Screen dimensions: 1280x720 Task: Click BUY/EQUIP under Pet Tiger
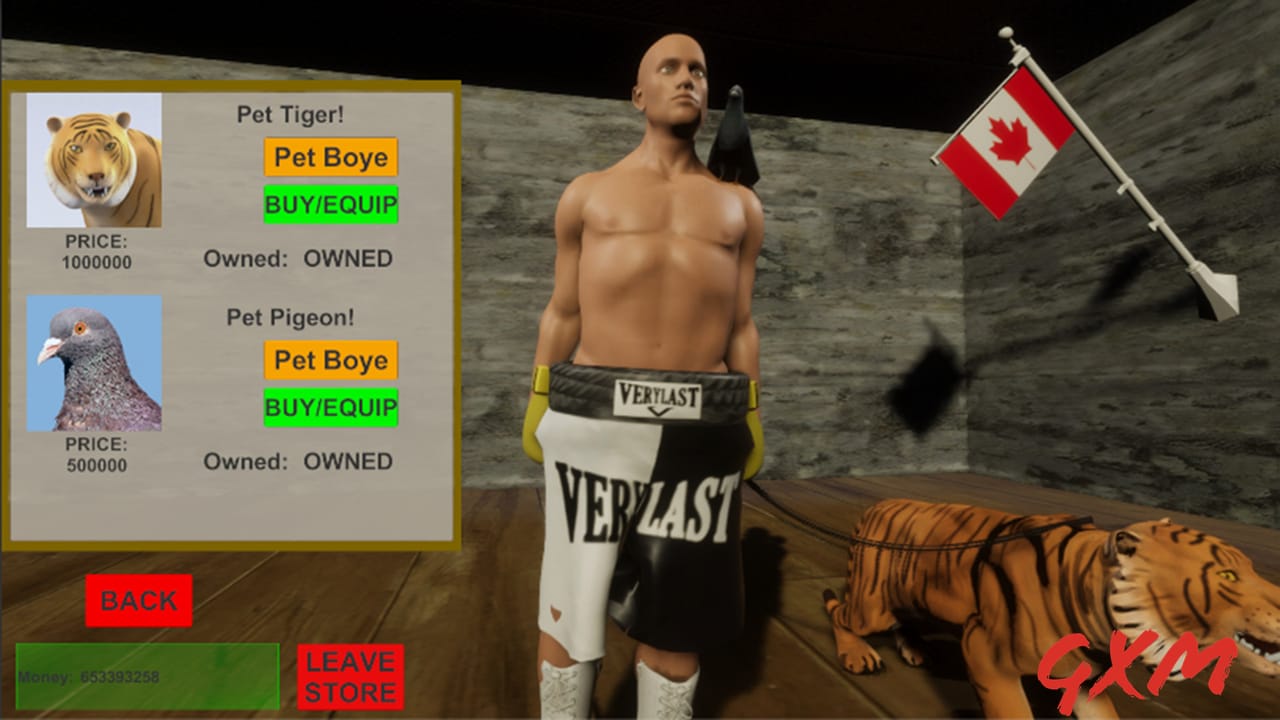[x=330, y=206]
